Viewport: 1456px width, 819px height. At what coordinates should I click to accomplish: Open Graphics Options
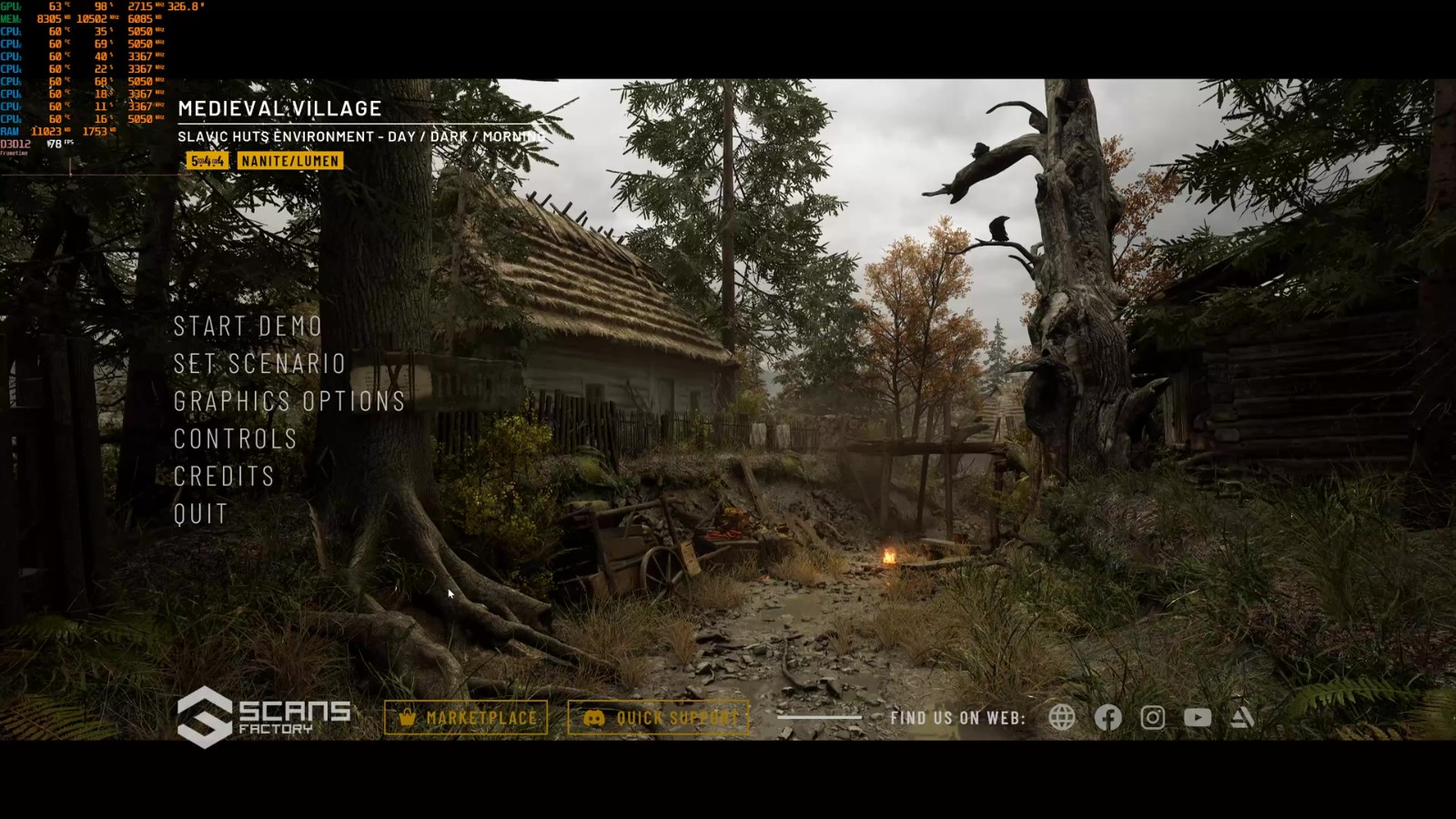coord(289,401)
